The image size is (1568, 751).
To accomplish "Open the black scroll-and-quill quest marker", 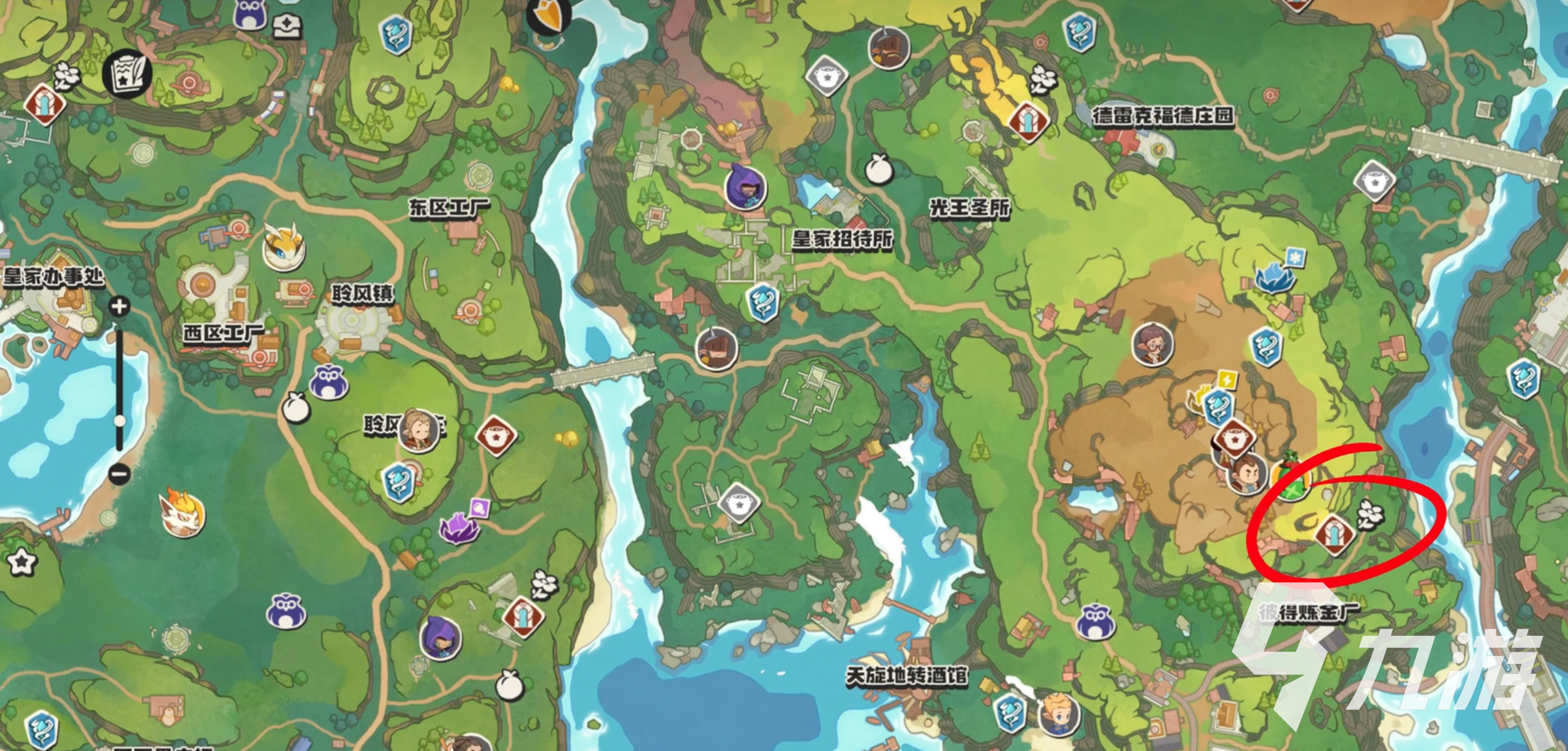I will 127,72.
